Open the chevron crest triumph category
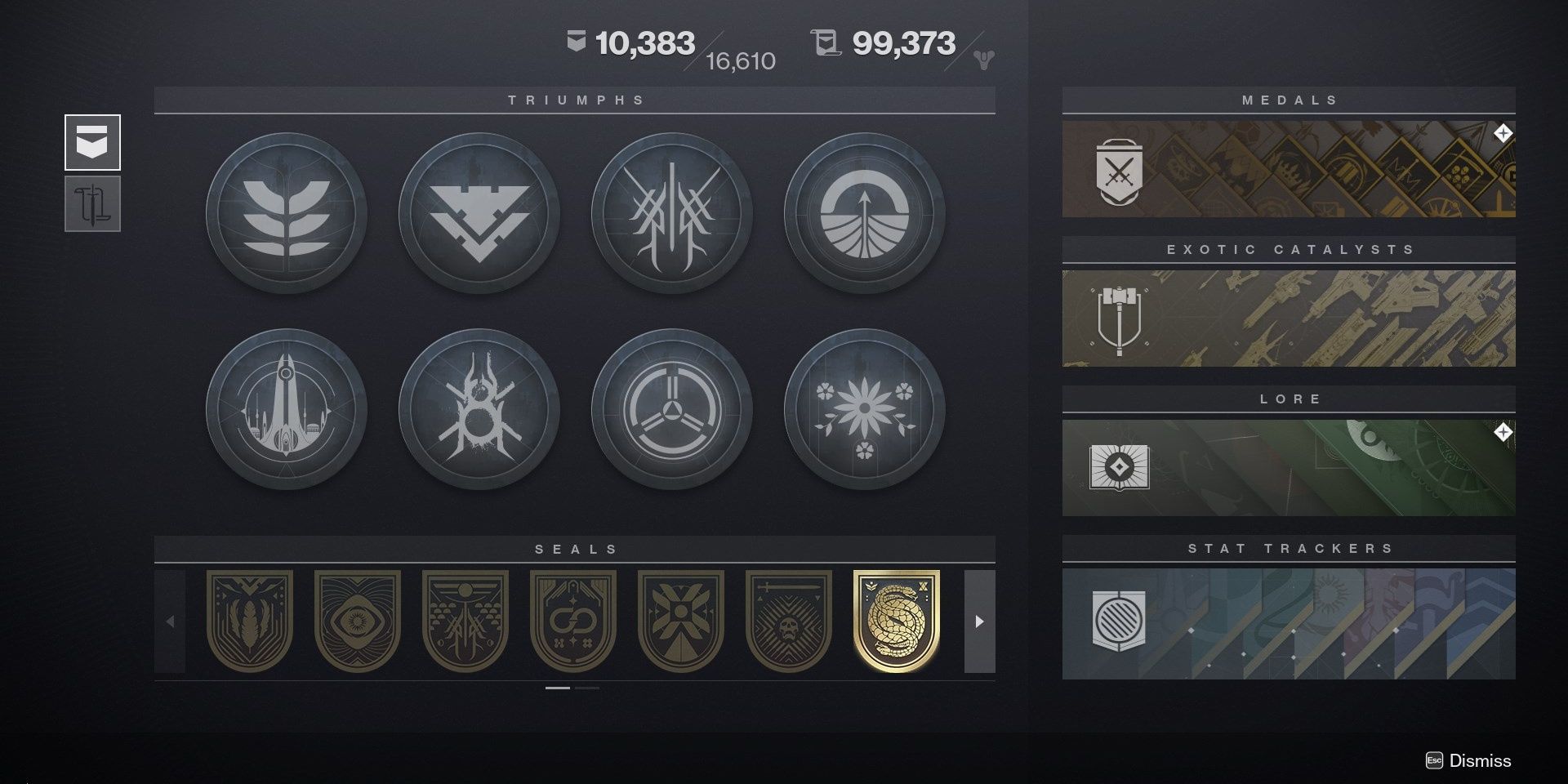This screenshot has width=1568, height=784. pyautogui.click(x=479, y=212)
